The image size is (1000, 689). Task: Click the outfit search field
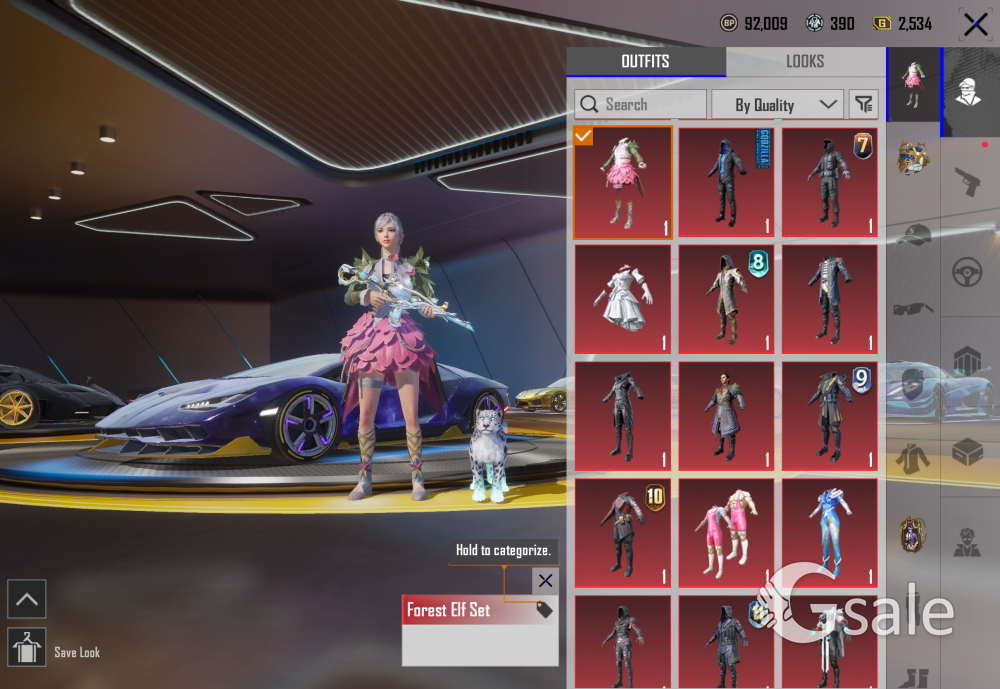[x=640, y=104]
